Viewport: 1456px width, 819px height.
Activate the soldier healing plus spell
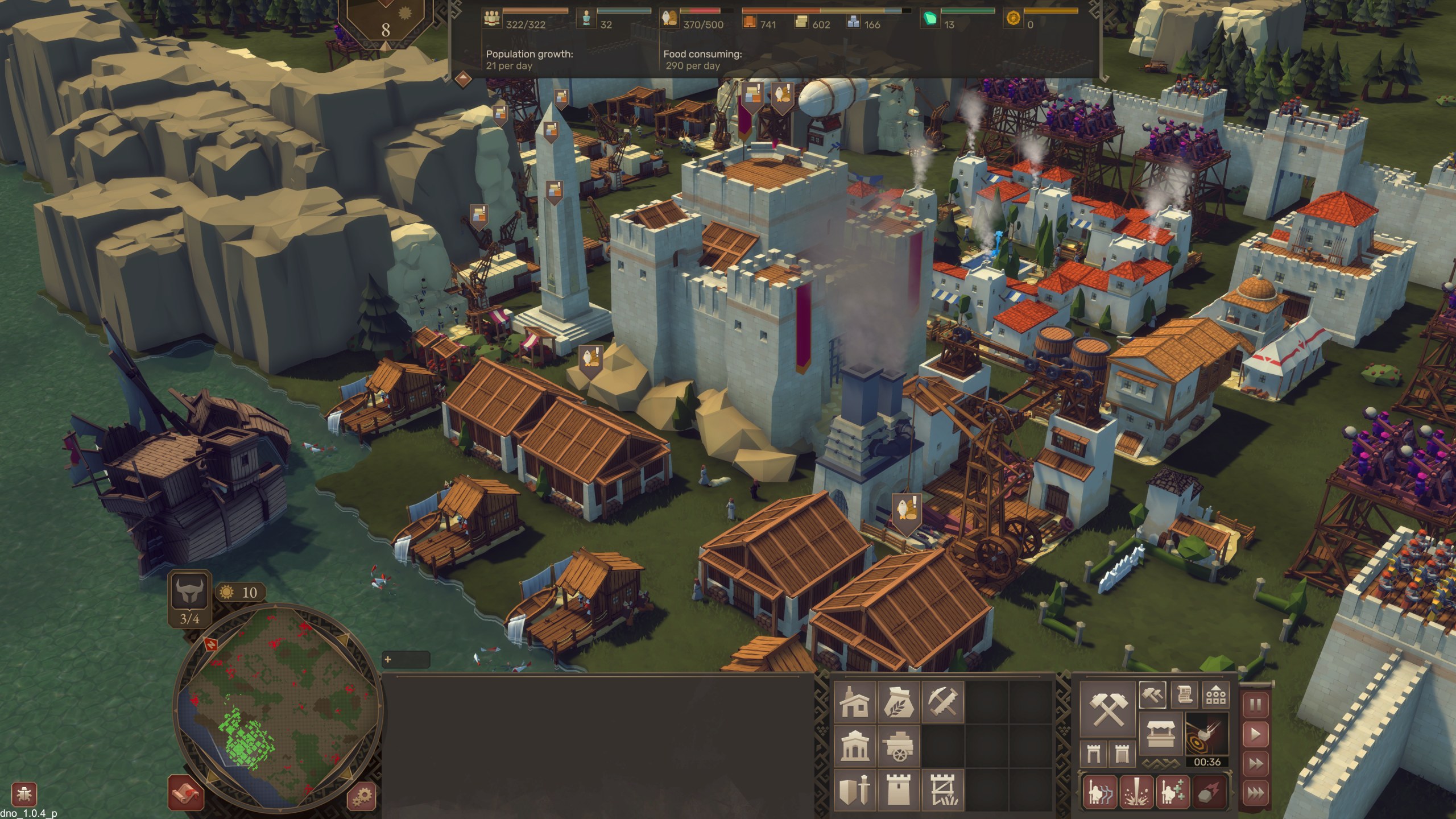[x=1172, y=792]
